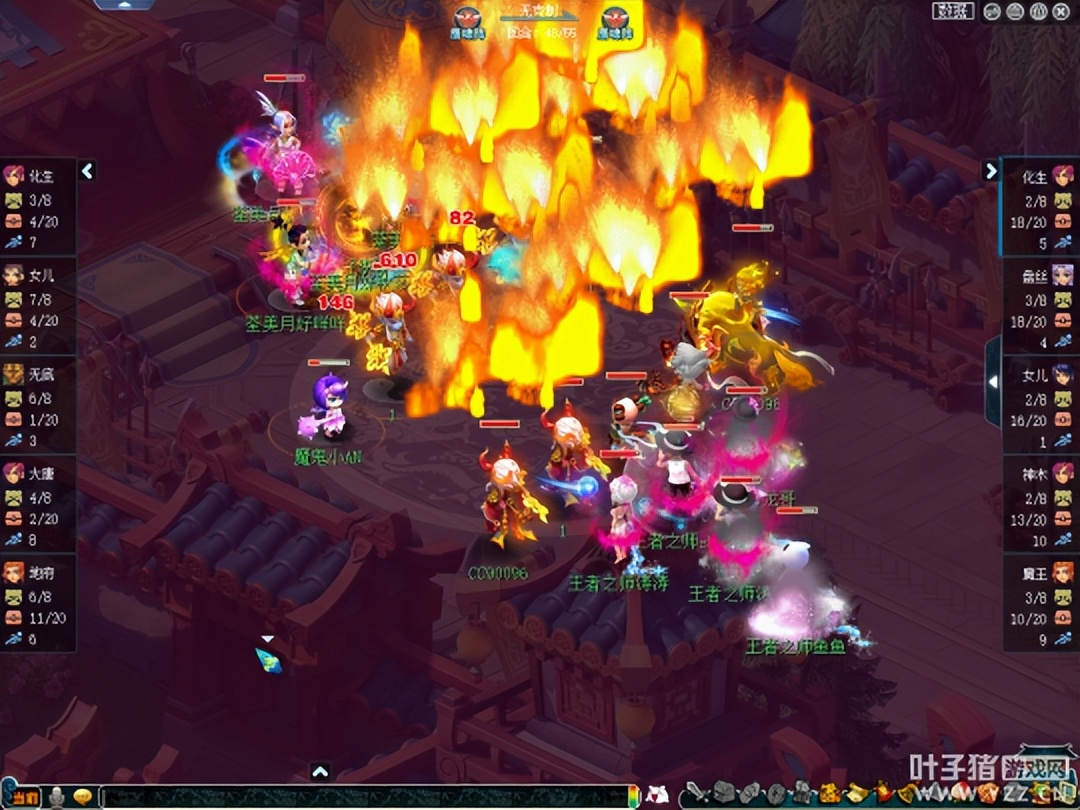The width and height of the screenshot is (1080, 810).
Task: Select the 魔王 member in the right team list
Action: (1042, 602)
